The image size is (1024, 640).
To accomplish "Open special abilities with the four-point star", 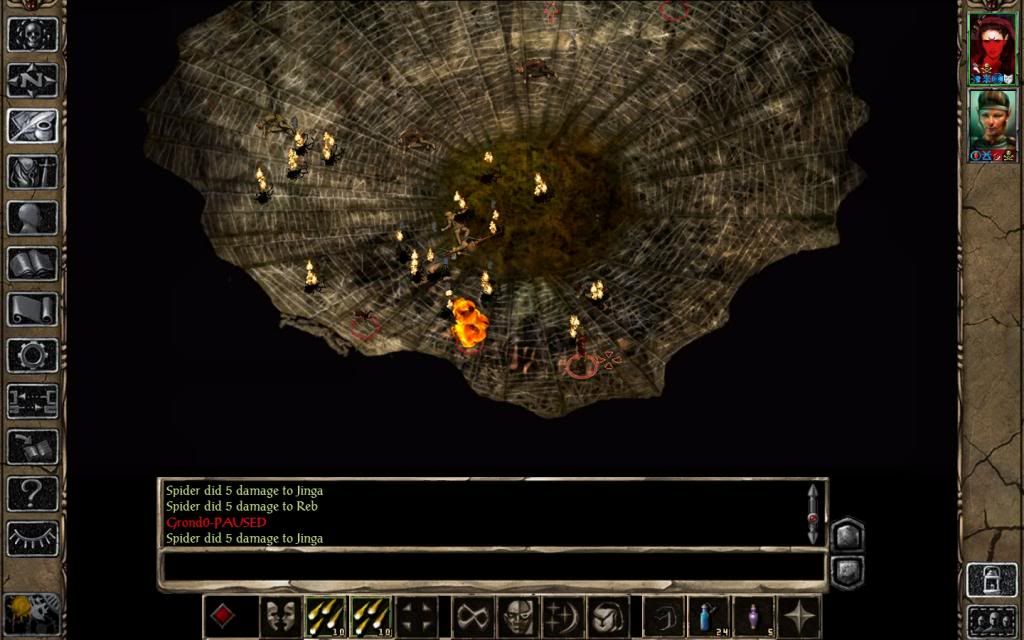I will point(799,616).
